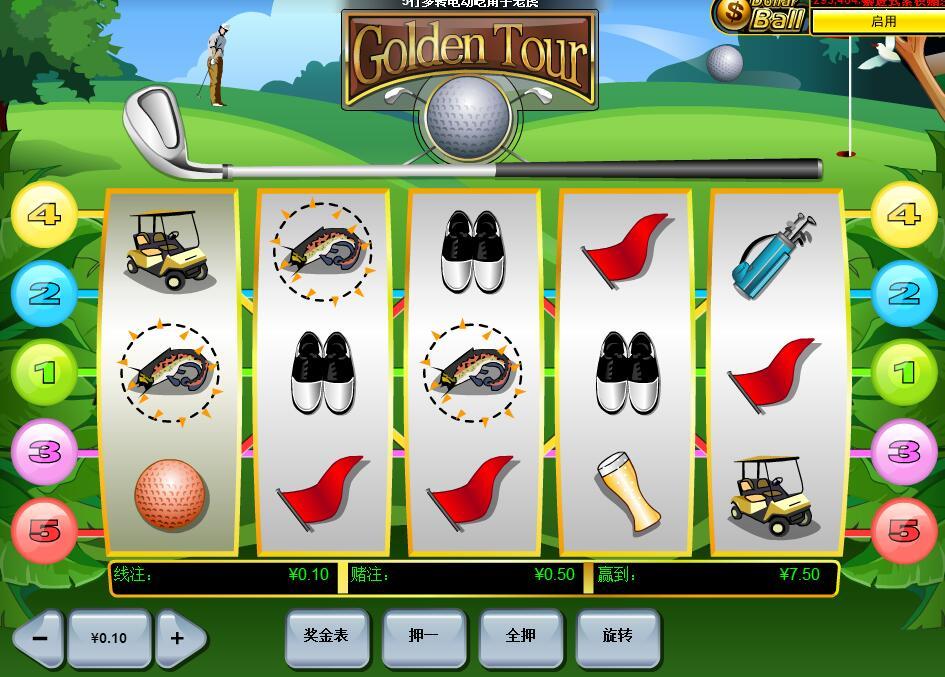Screen dimensions: 945x677
Task: Decrease the line bet with the minus button
Action: [39, 638]
